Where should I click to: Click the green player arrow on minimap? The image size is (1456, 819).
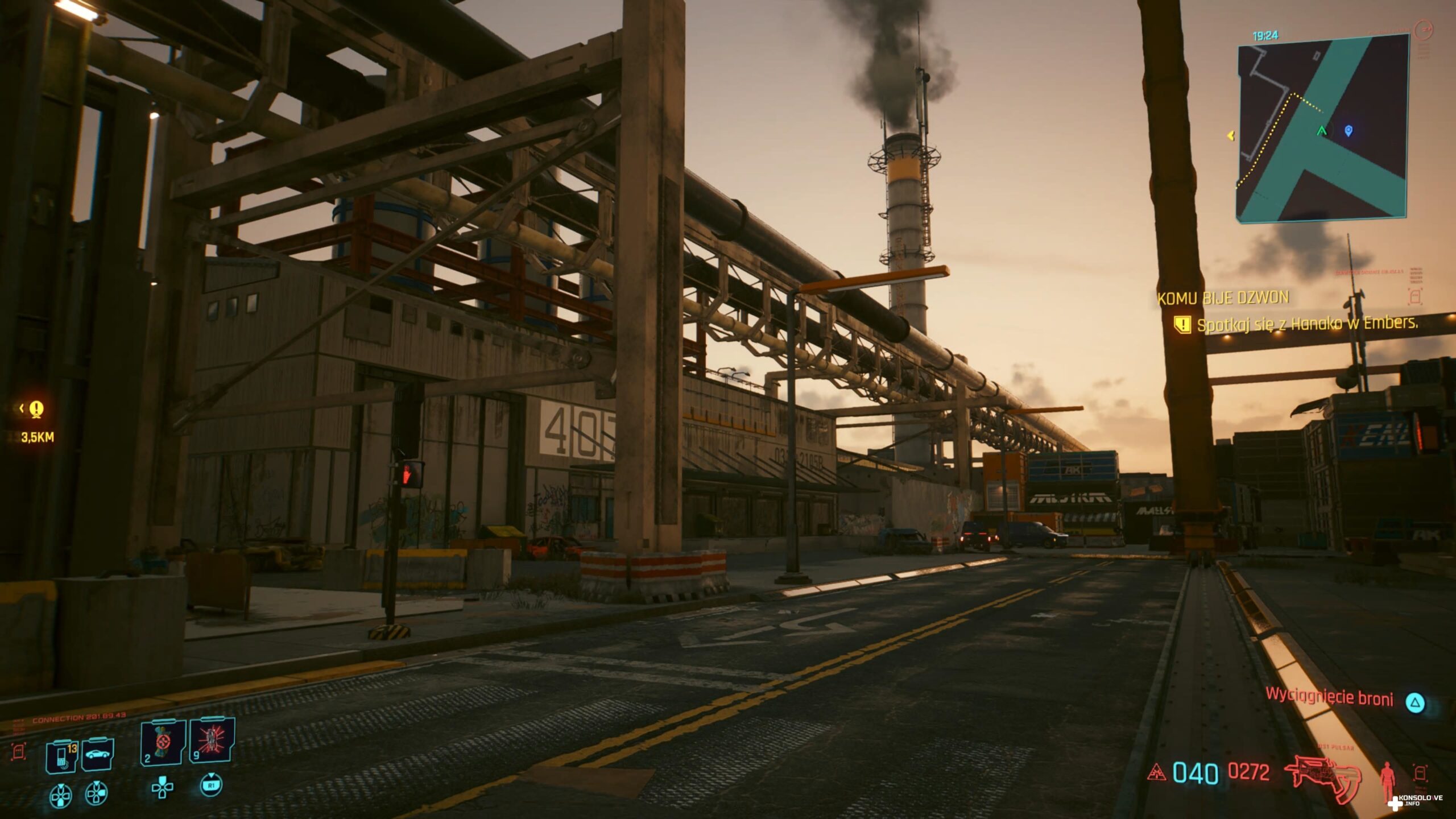1321,131
